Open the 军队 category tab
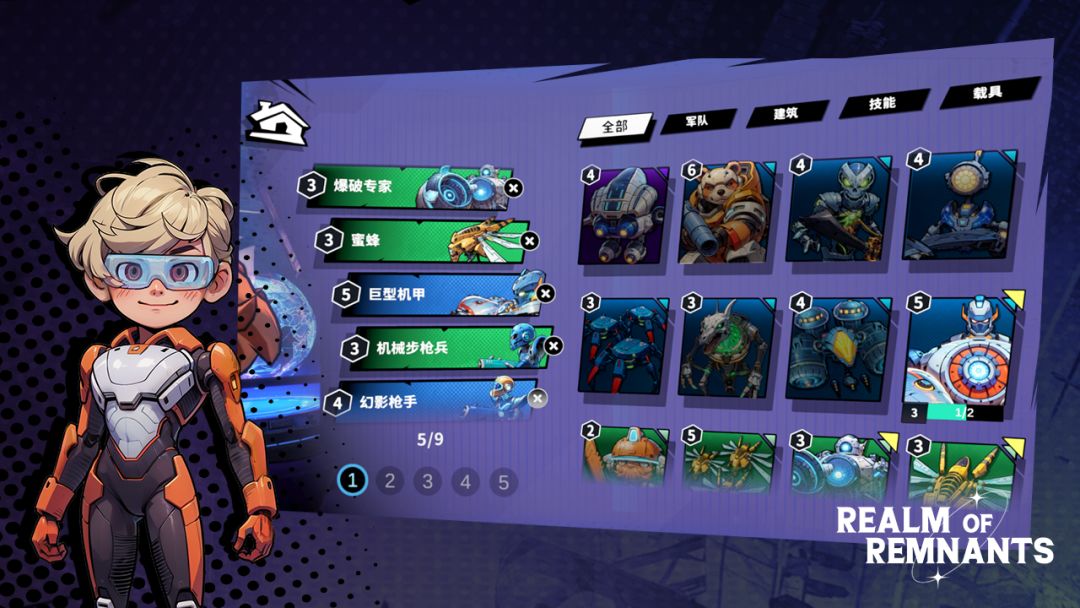The image size is (1080, 608). (x=697, y=121)
